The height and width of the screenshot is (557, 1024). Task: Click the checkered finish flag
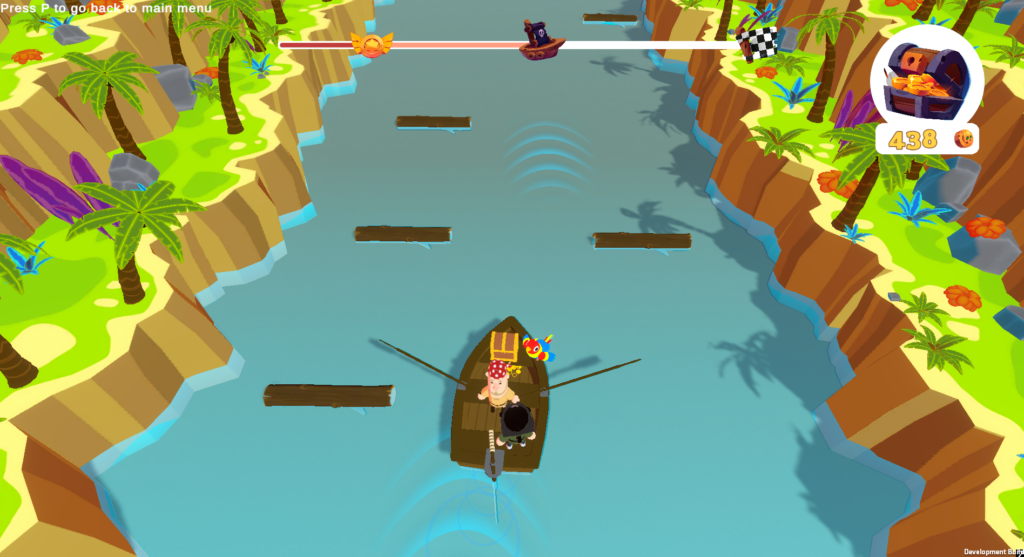[759, 43]
